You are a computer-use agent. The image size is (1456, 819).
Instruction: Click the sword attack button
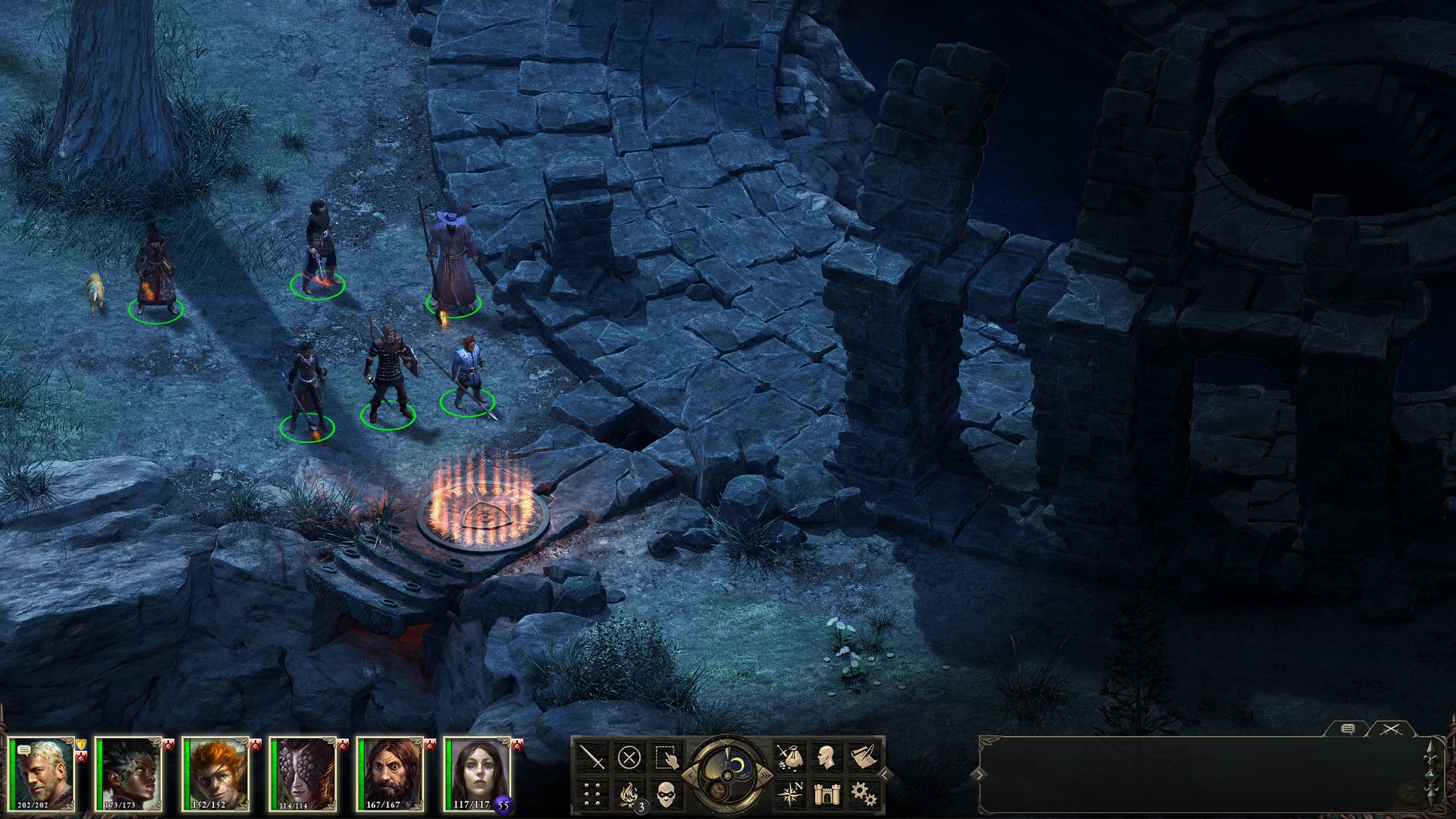coord(592,757)
